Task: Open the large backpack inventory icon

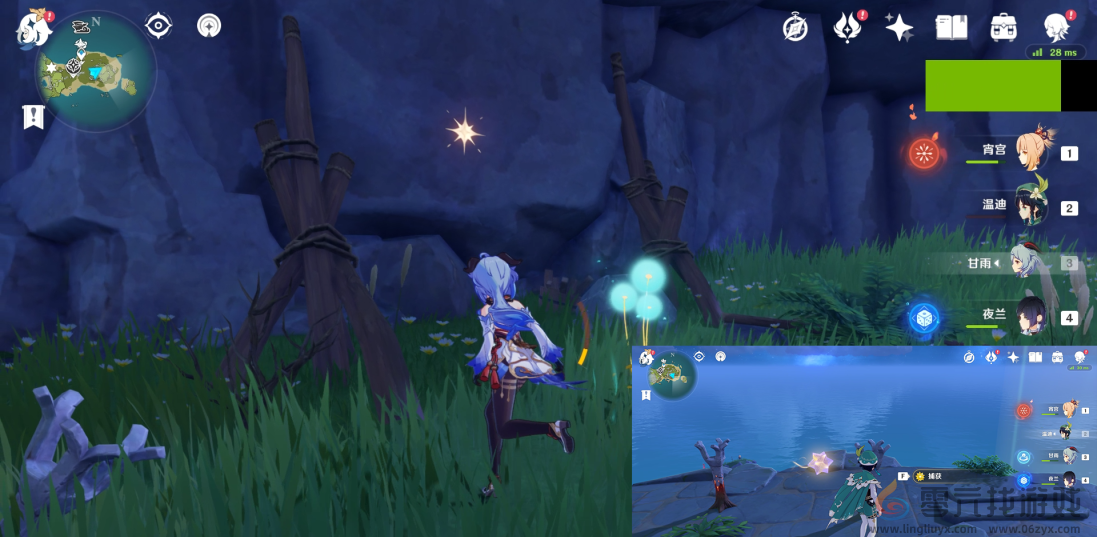Action: click(x=1003, y=28)
